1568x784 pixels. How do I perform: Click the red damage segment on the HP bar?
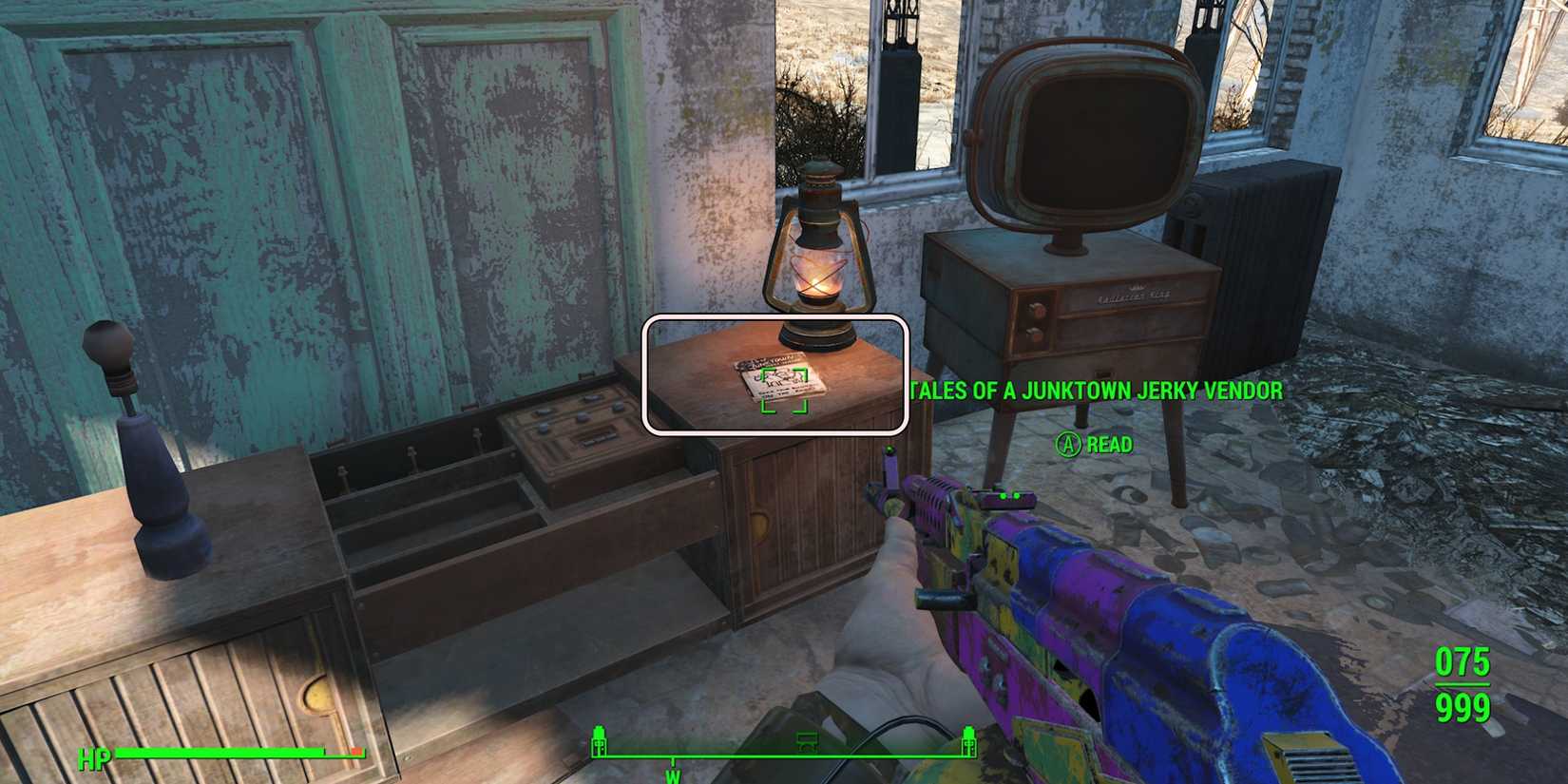(x=357, y=752)
